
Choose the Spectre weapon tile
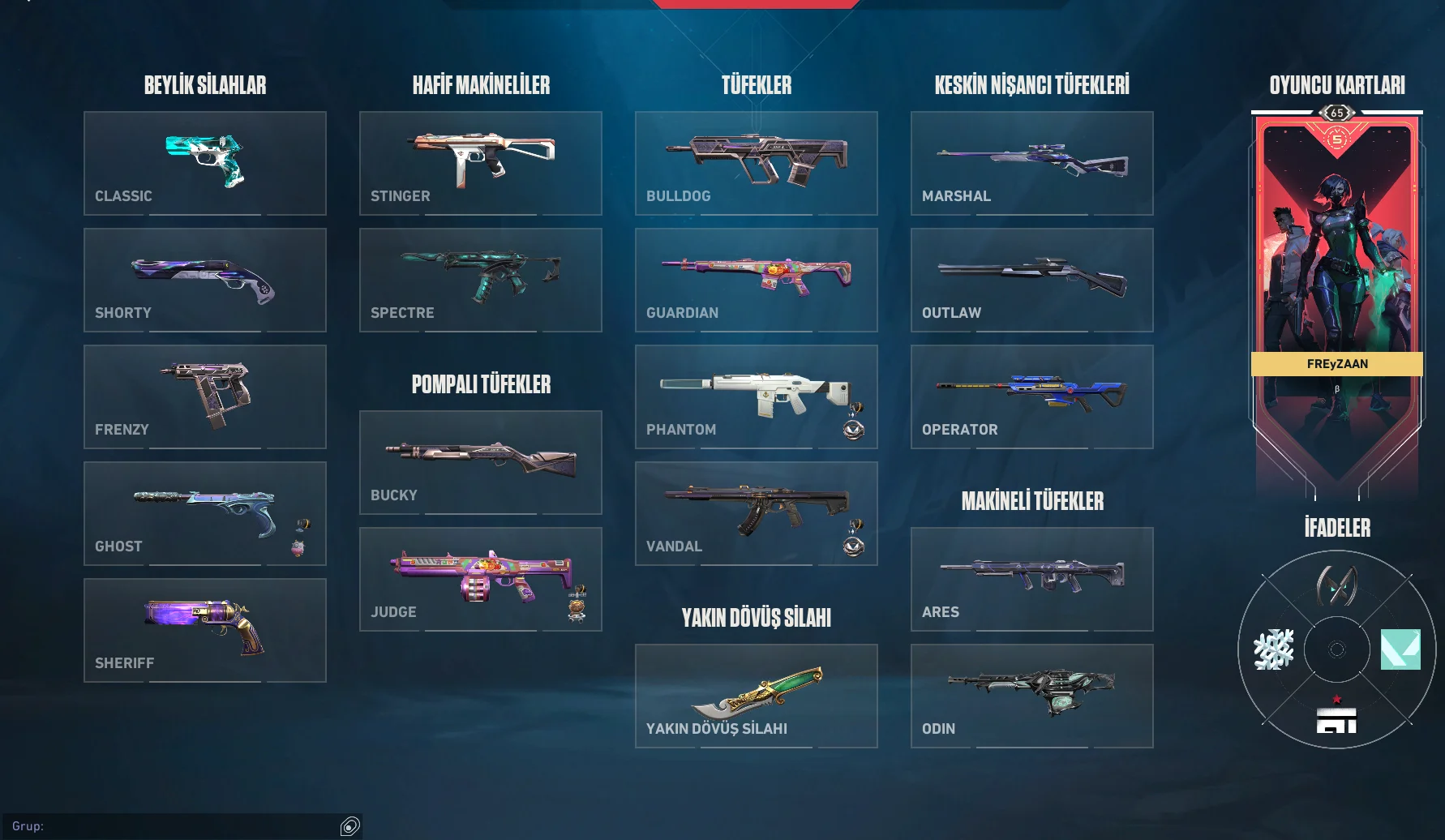pos(480,280)
